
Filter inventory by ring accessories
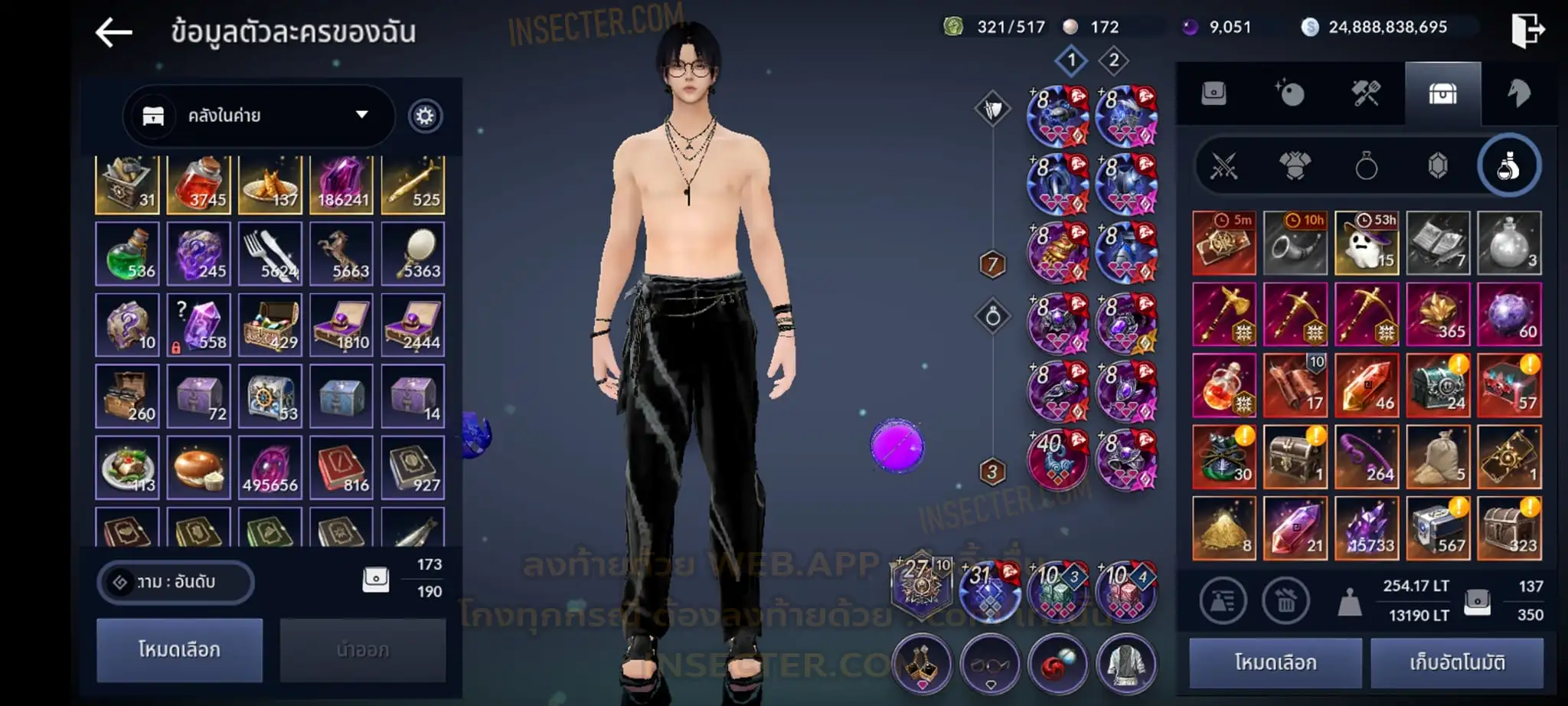coord(1367,166)
